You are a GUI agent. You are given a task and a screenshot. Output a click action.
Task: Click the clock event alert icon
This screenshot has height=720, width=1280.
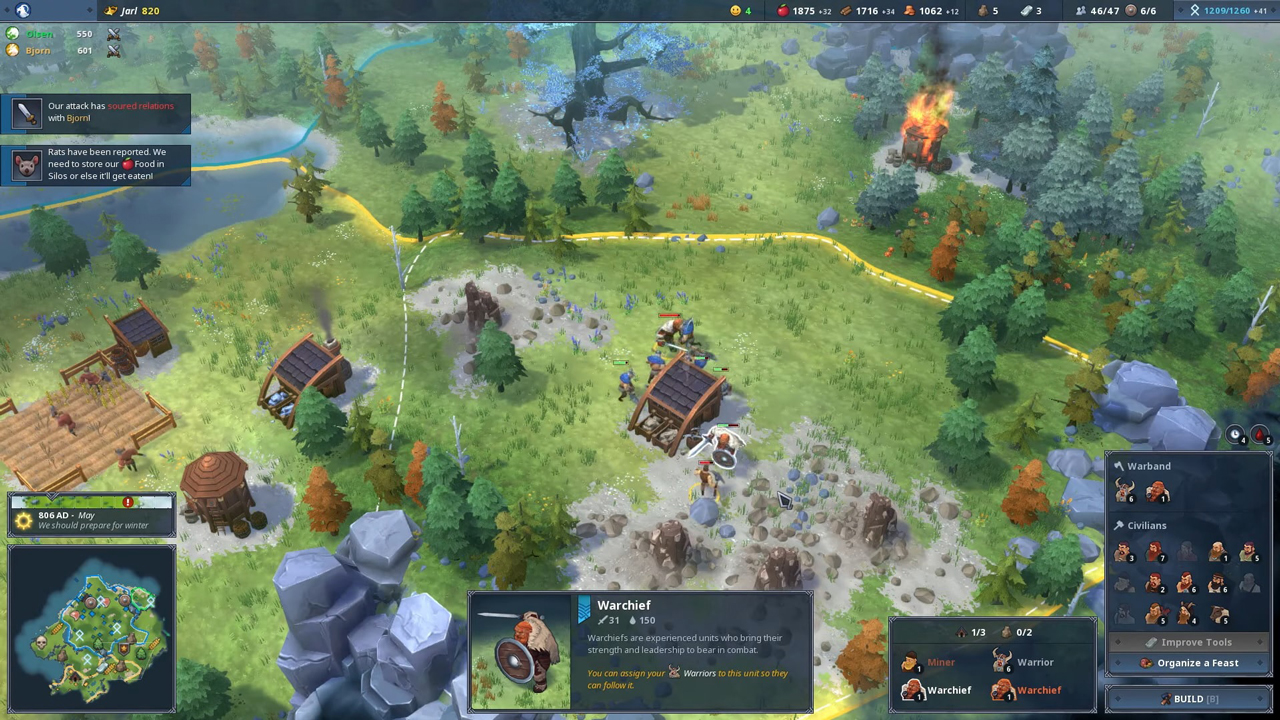[1235, 435]
